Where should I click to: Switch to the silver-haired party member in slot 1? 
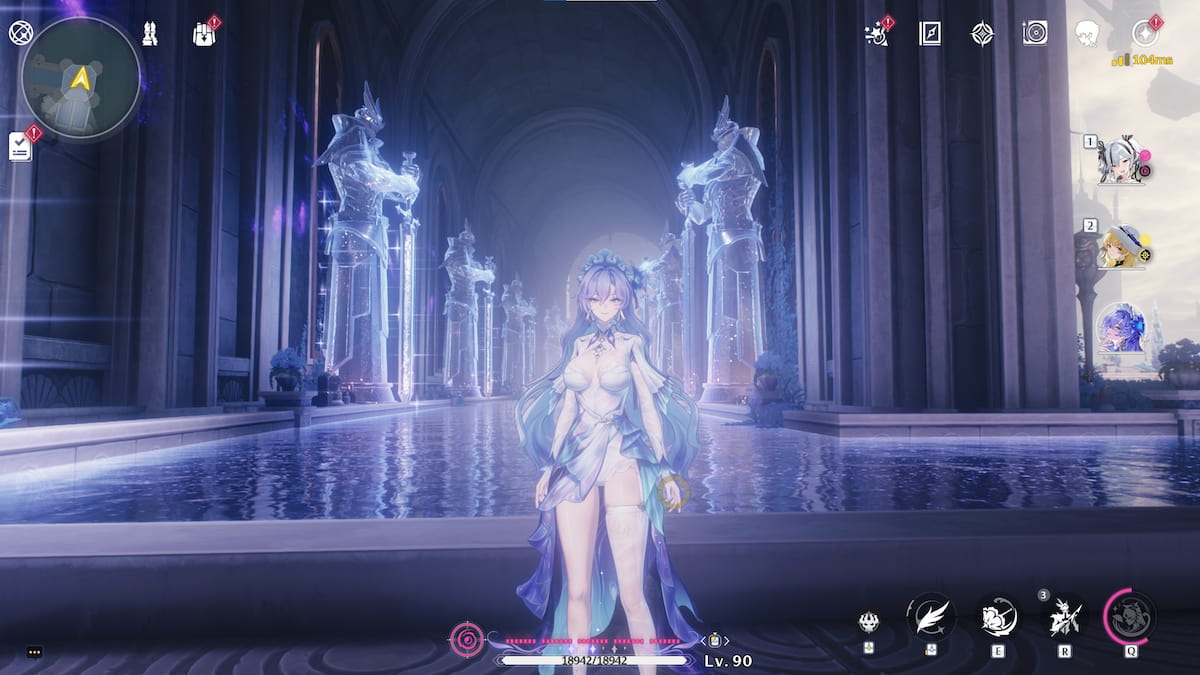pos(1122,161)
